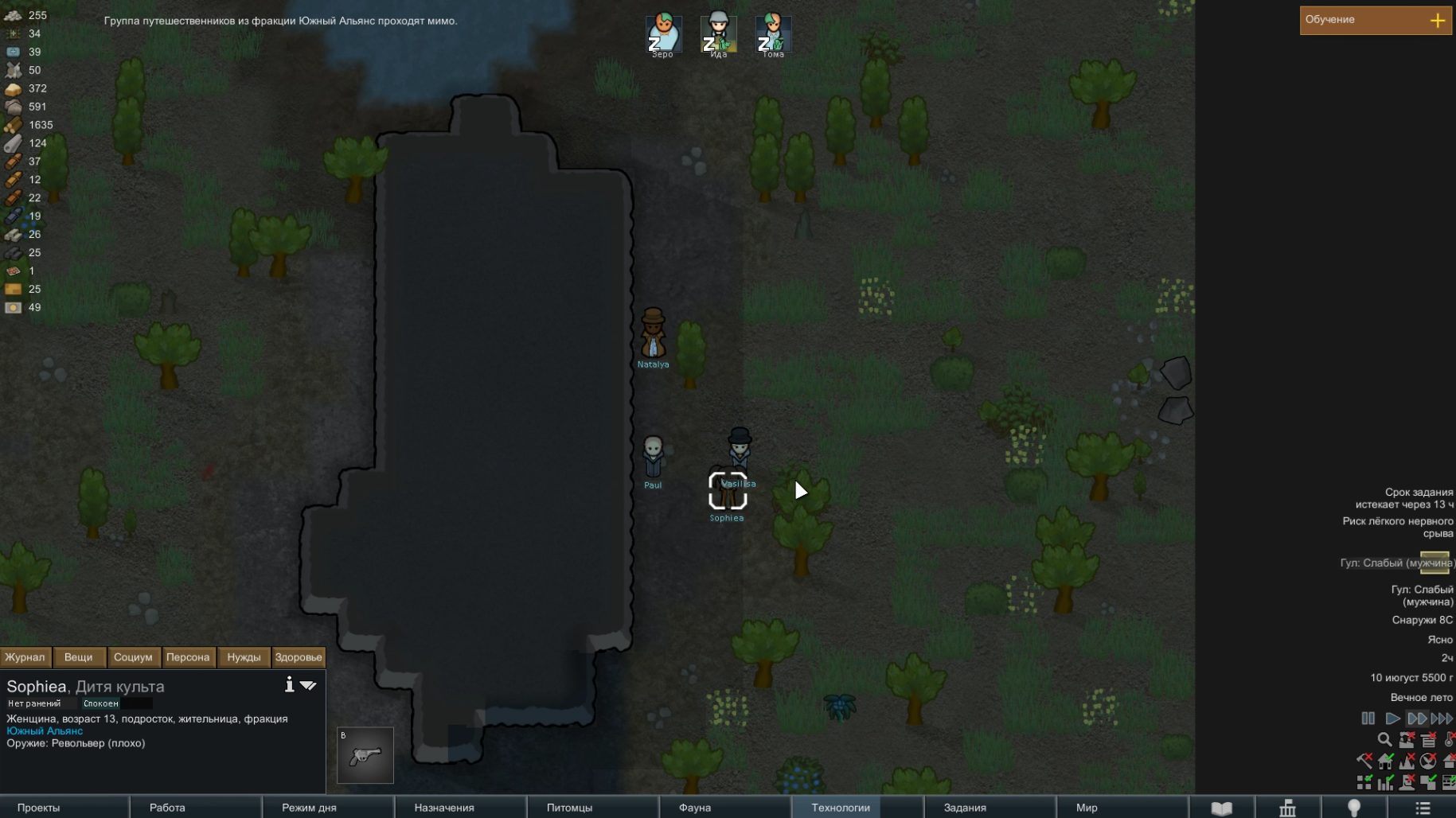The image size is (1456, 818).
Task: Open the Фауна panel
Action: click(x=694, y=808)
